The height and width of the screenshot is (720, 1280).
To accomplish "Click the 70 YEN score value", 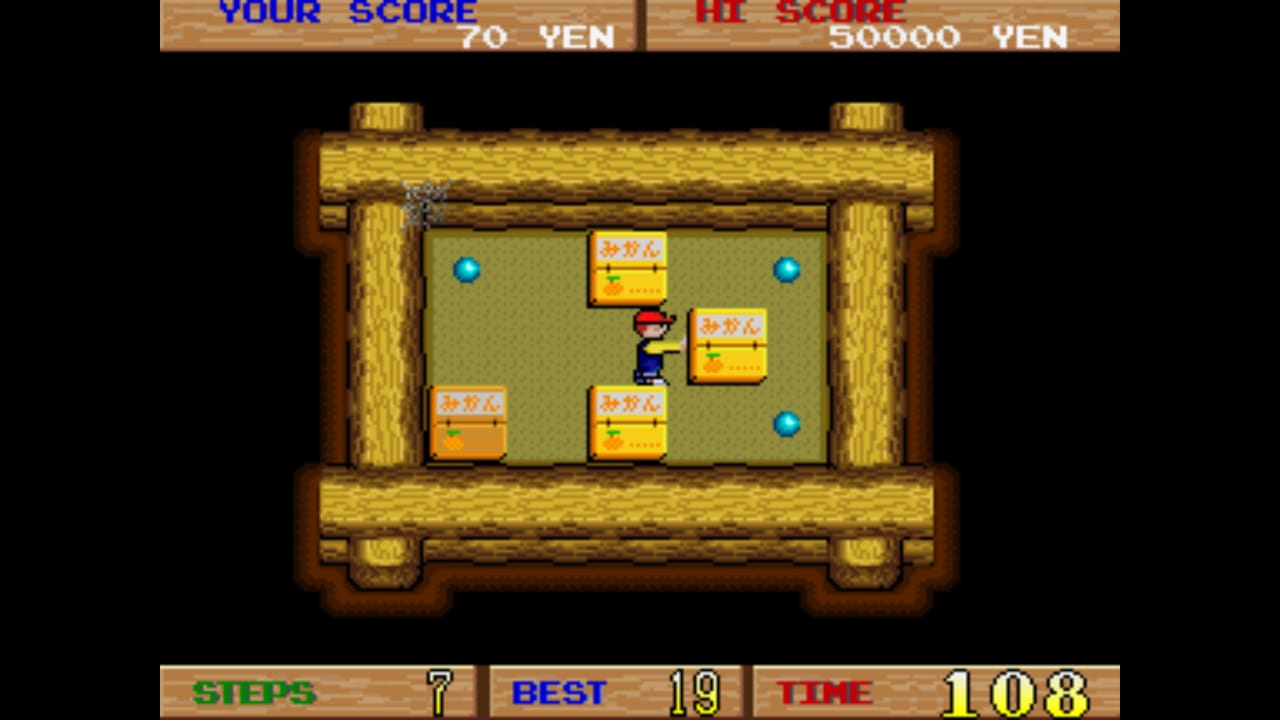I will pos(530,39).
